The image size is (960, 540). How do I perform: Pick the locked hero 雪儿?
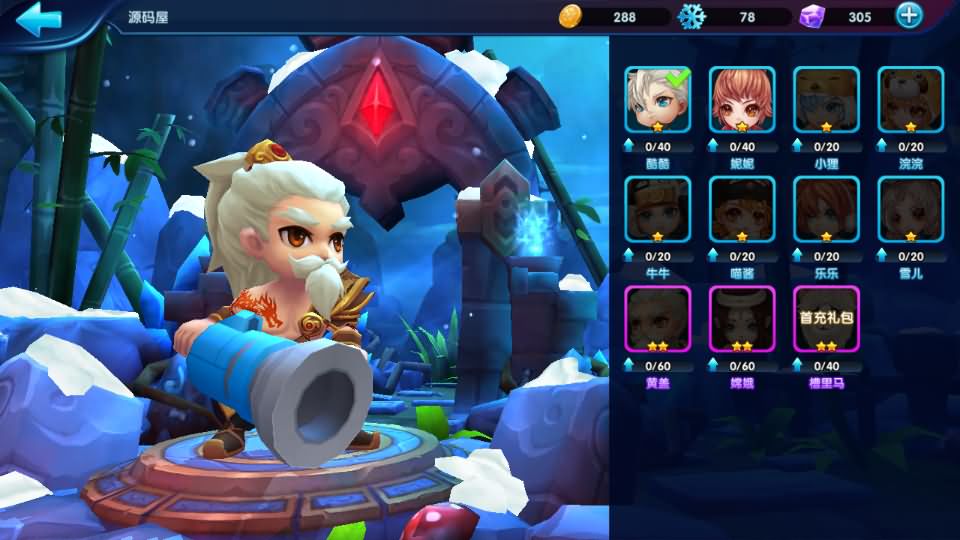[910, 209]
